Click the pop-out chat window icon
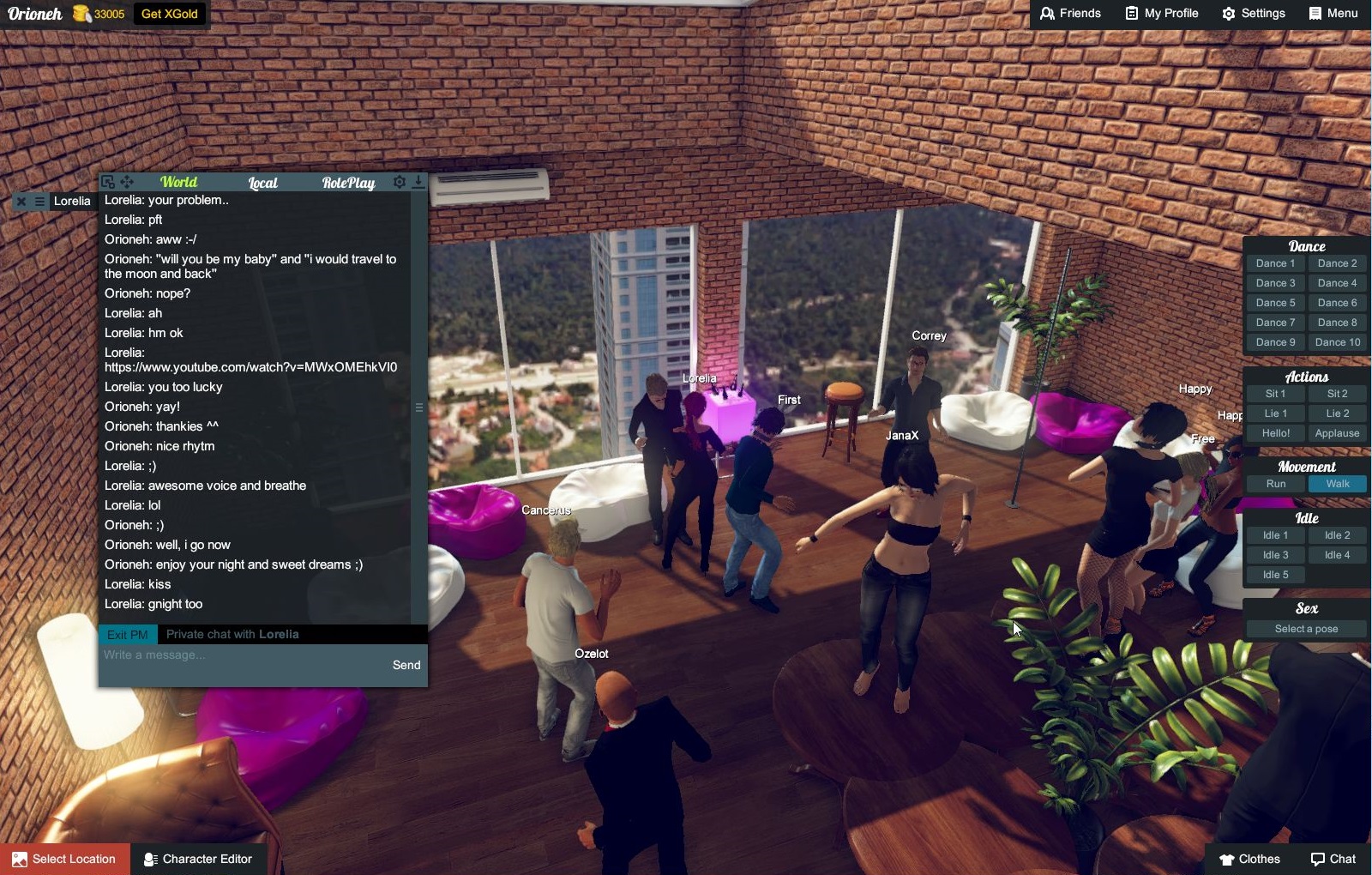The image size is (1372, 875). 107,182
